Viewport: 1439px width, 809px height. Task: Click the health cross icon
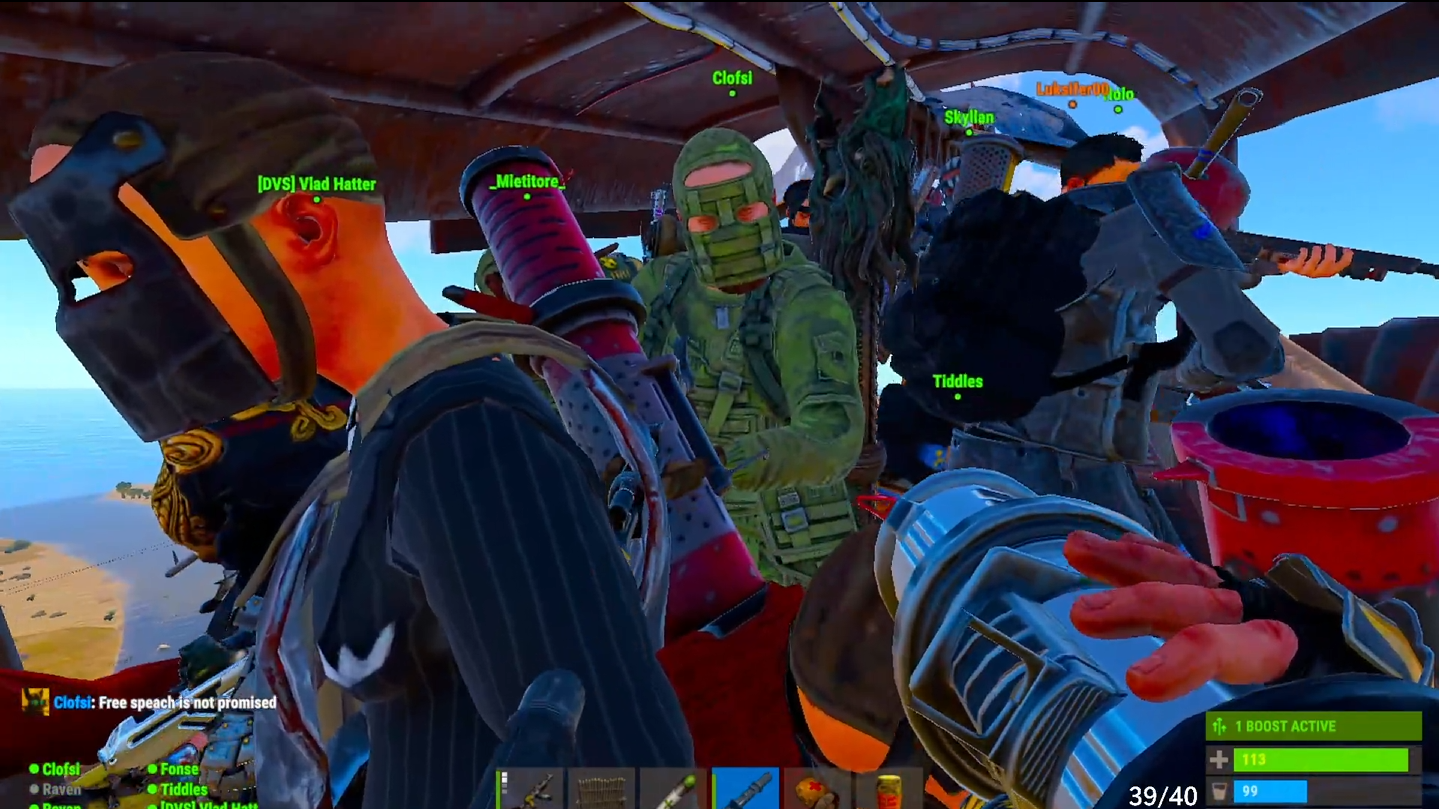pyautogui.click(x=1218, y=759)
